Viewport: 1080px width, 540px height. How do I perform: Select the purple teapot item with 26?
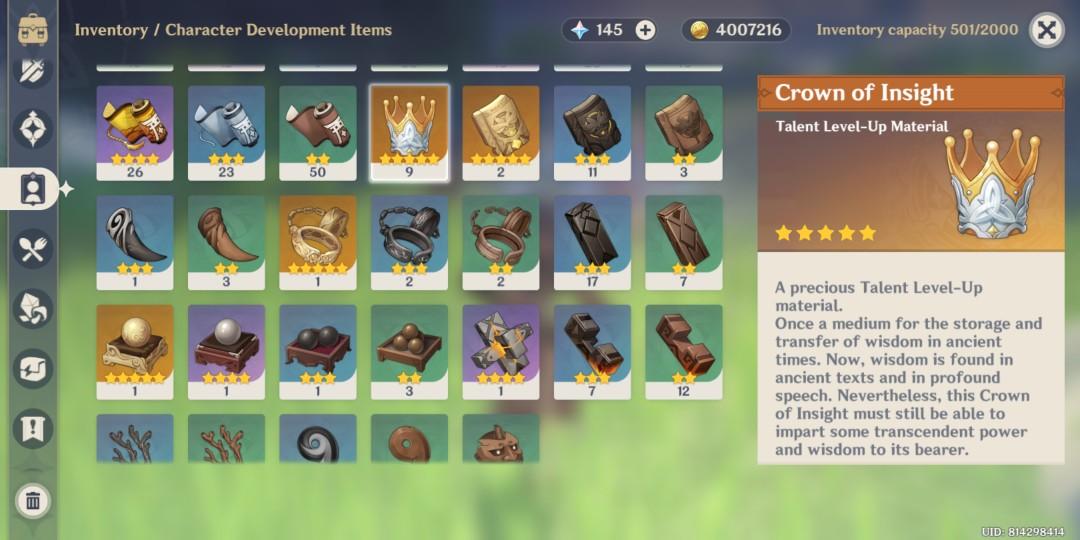tap(135, 129)
